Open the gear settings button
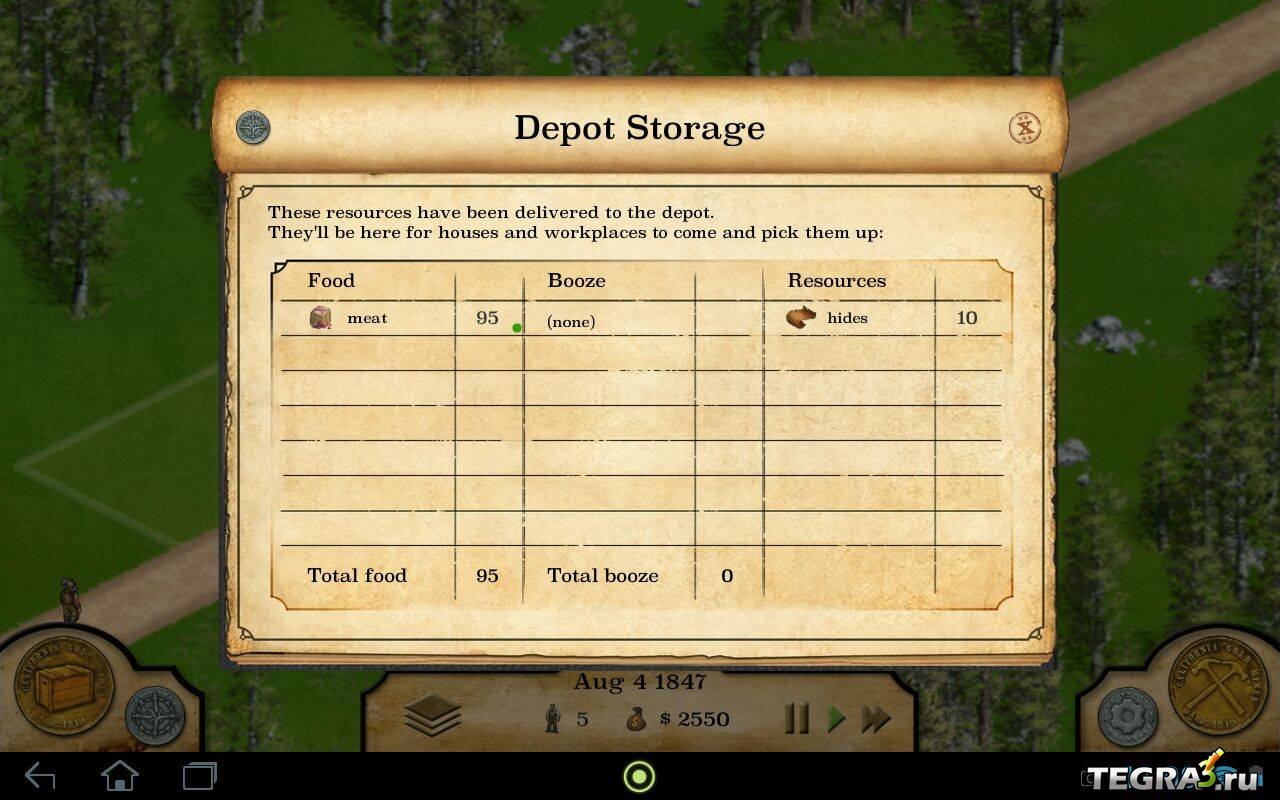The width and height of the screenshot is (1280, 800). [x=1128, y=716]
